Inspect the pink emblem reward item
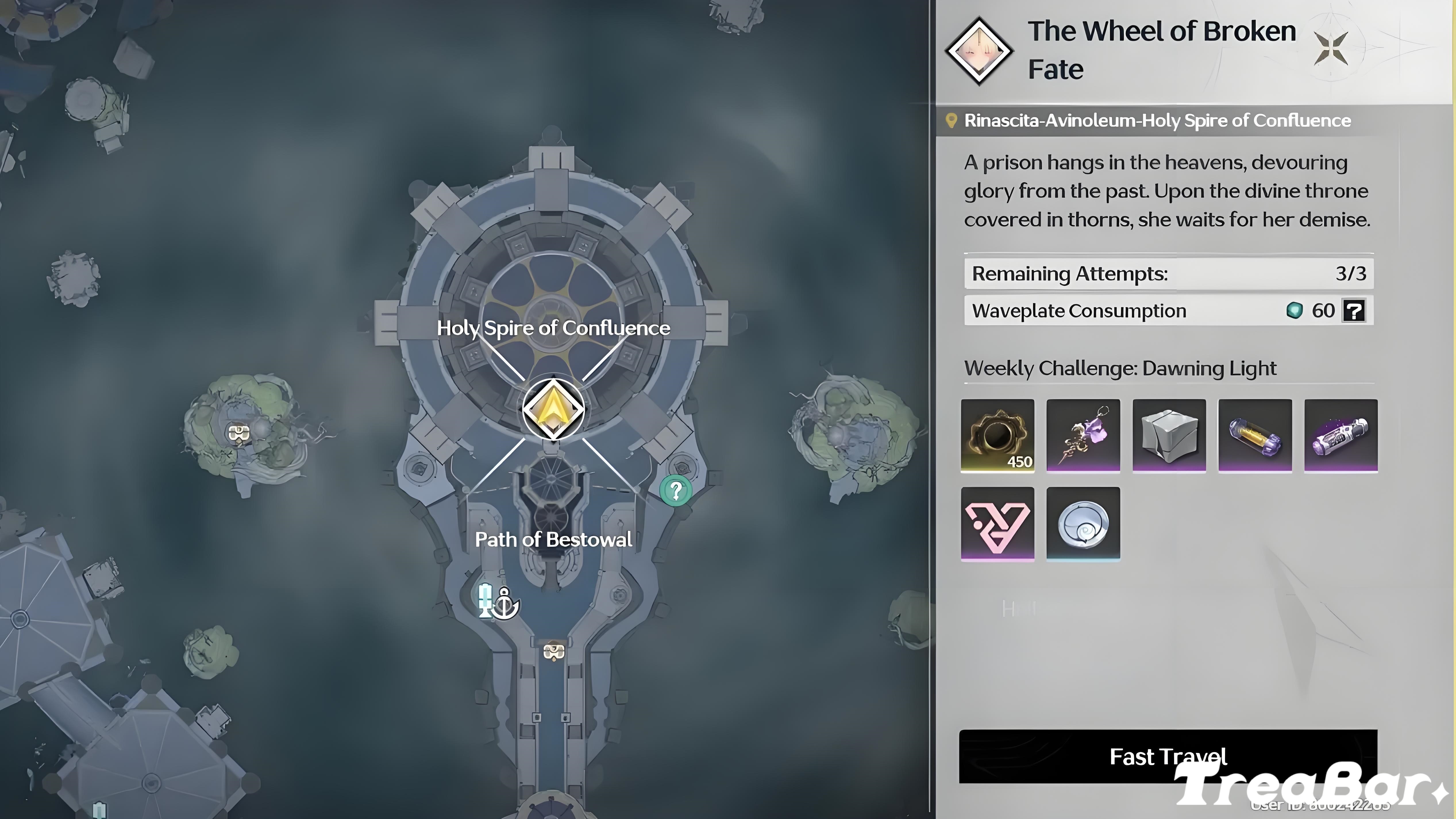Screen dimensions: 1456x819 click(x=997, y=524)
